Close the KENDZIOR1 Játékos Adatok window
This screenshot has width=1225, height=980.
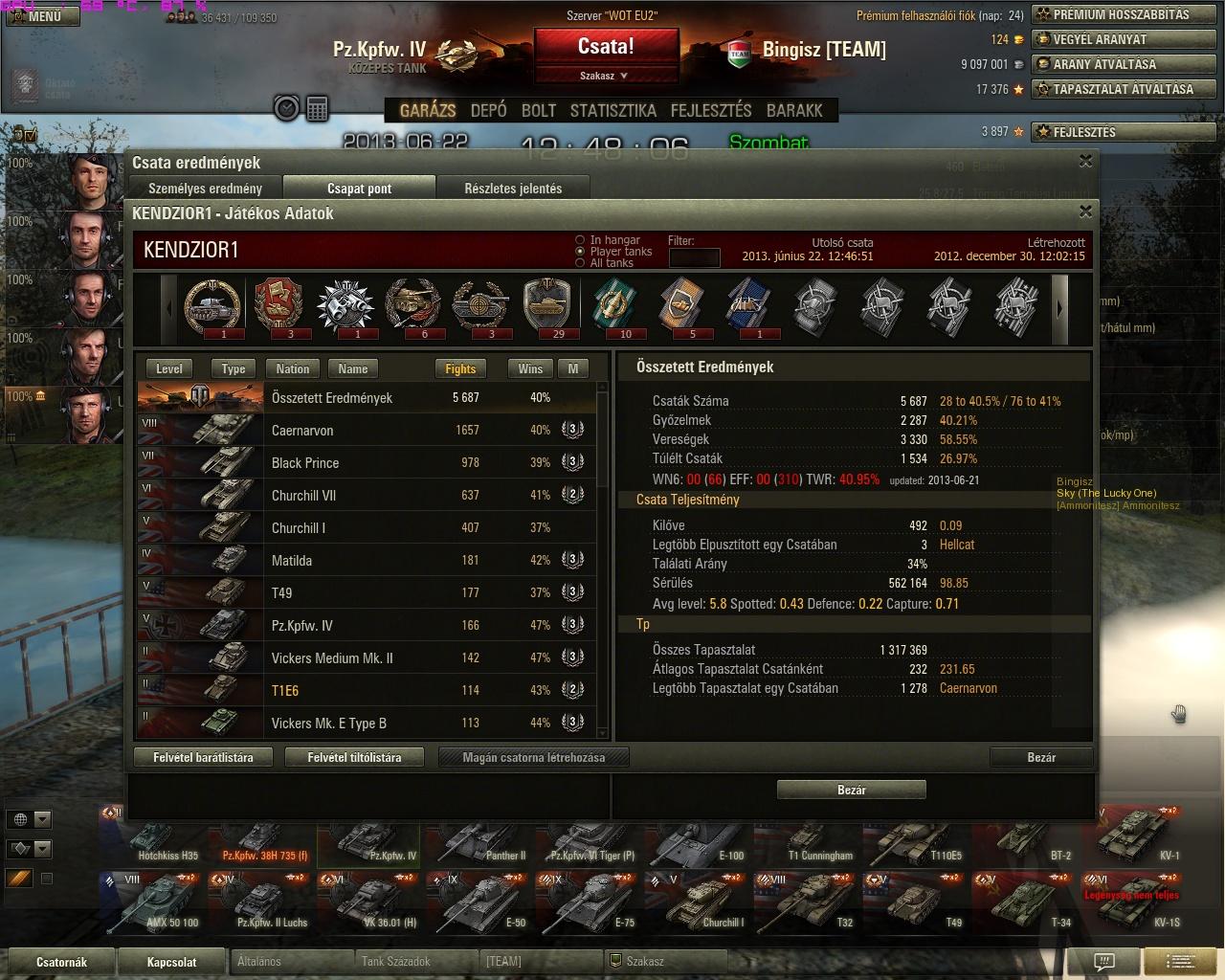1085,212
